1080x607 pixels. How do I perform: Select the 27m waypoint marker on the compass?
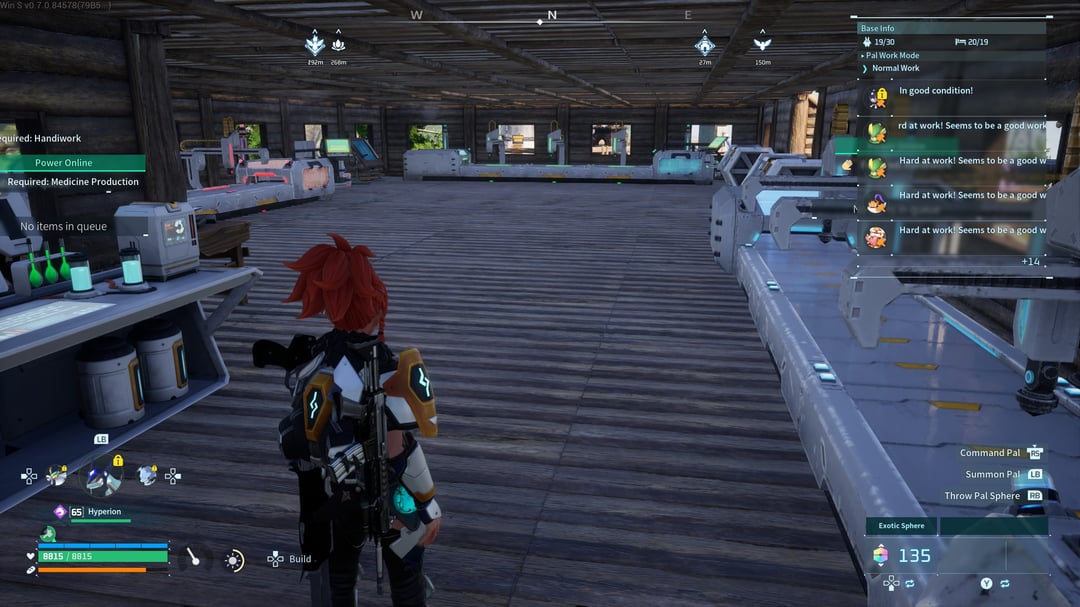[x=705, y=44]
